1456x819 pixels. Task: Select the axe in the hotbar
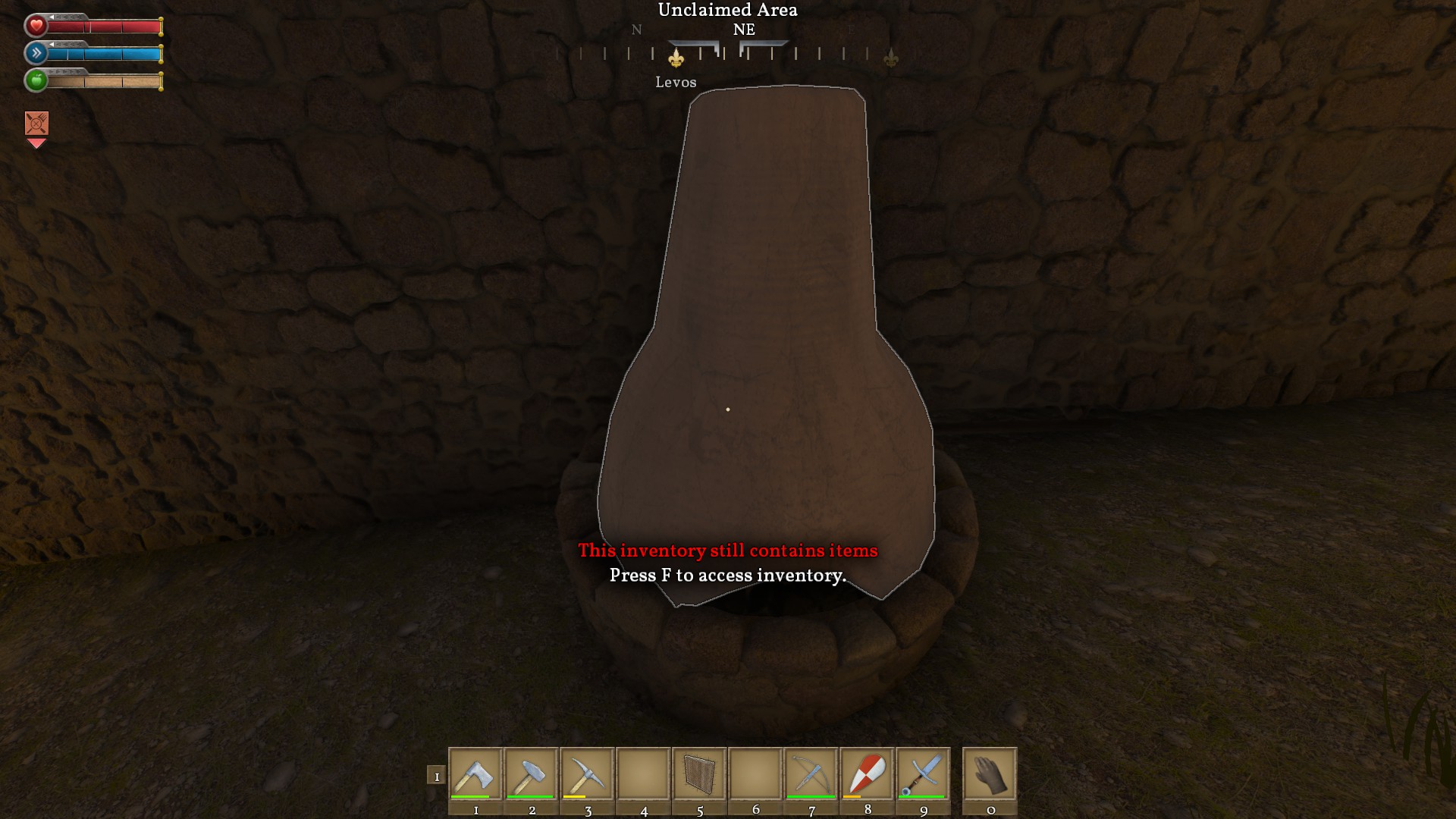[x=475, y=773]
